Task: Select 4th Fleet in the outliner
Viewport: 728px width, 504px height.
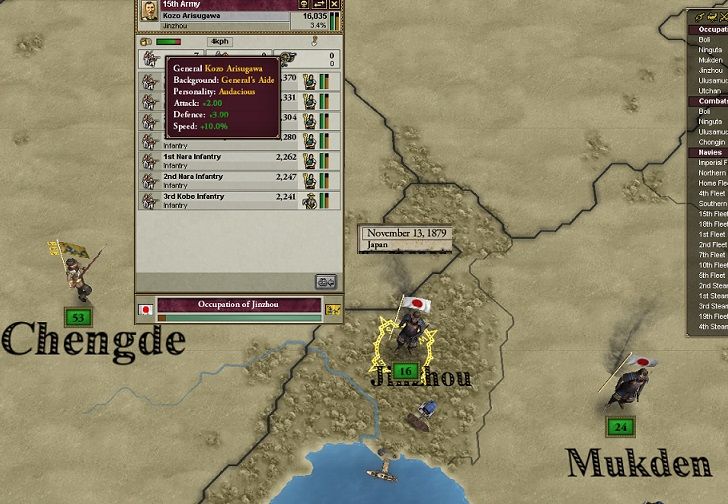Action: pyautogui.click(x=713, y=193)
